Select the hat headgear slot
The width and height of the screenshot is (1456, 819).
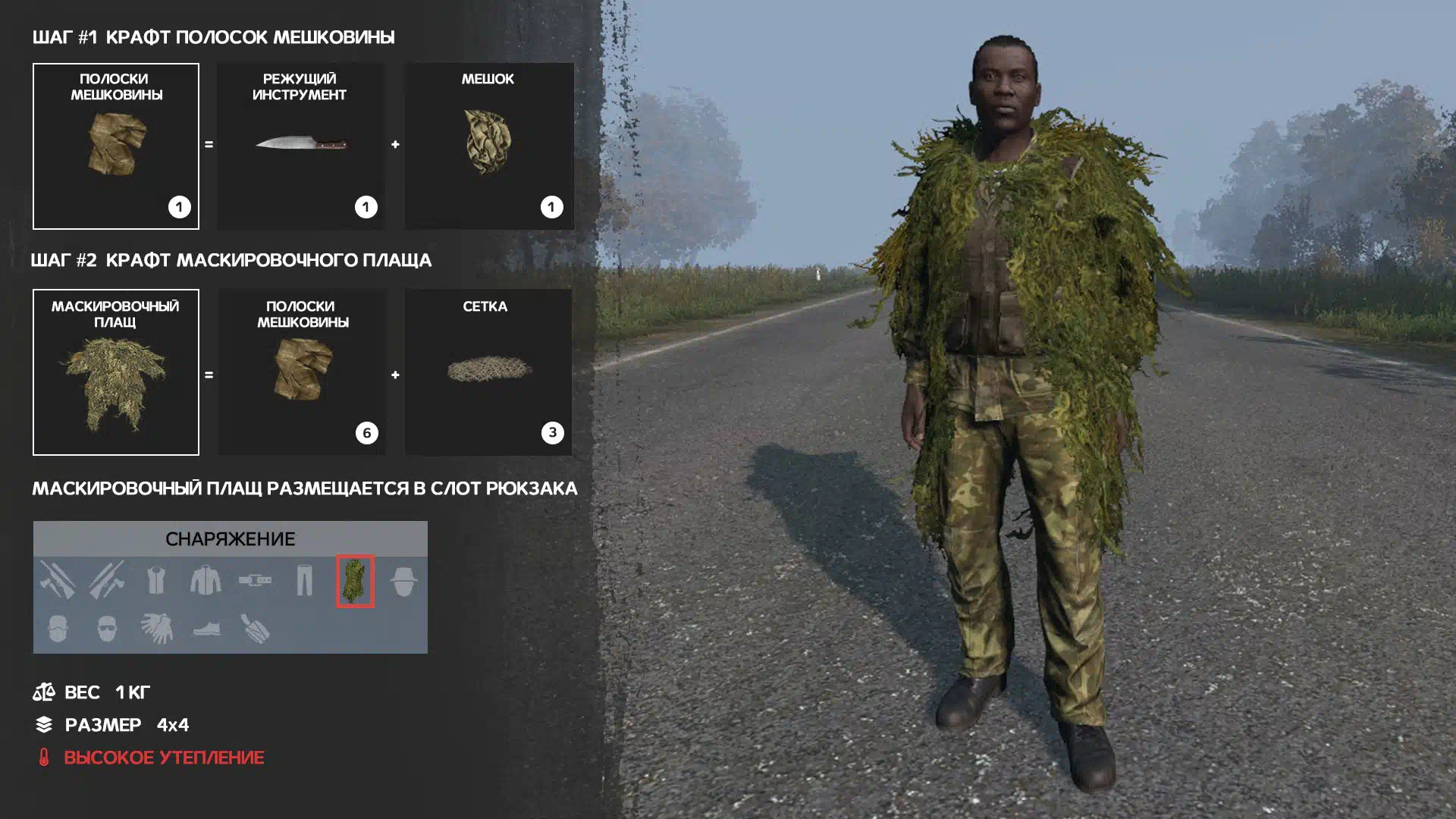pyautogui.click(x=403, y=582)
